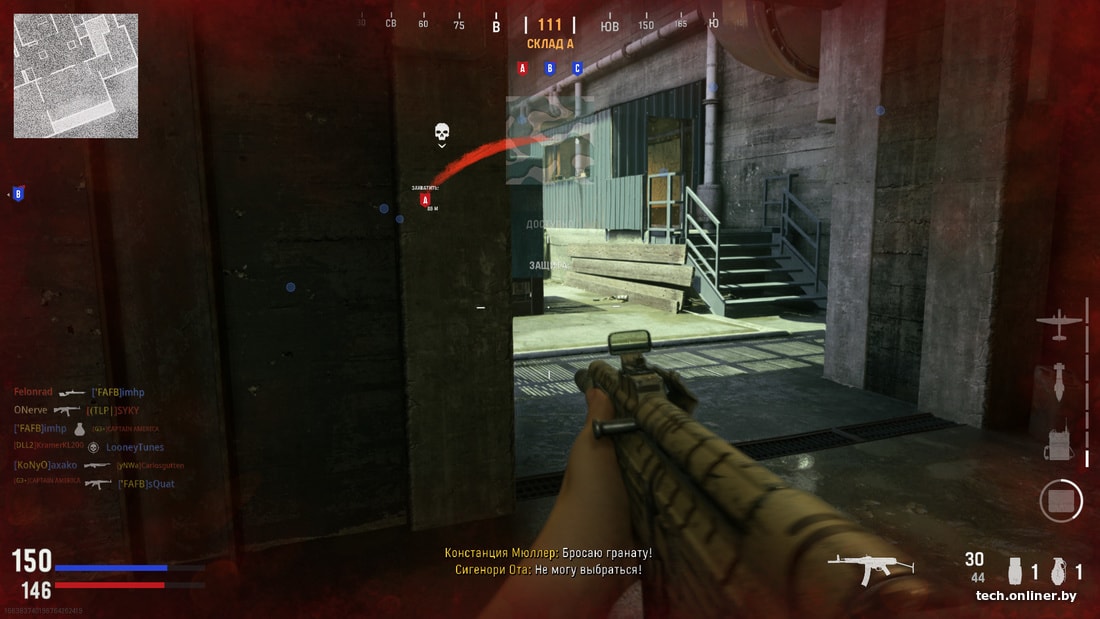This screenshot has width=1100, height=619.
Task: Select objective B flag in top bar
Action: pos(549,68)
